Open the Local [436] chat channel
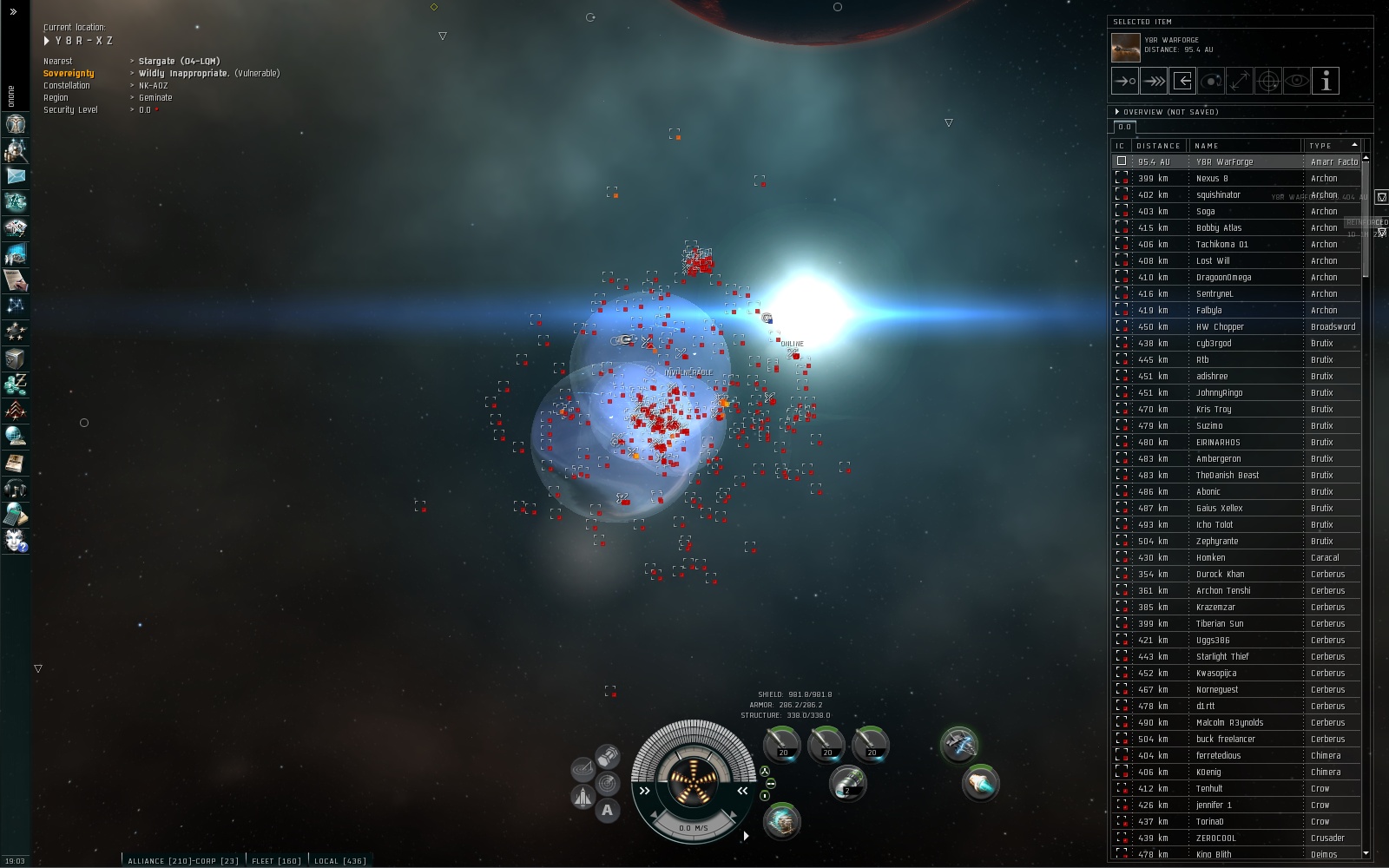1389x868 pixels. point(339,861)
